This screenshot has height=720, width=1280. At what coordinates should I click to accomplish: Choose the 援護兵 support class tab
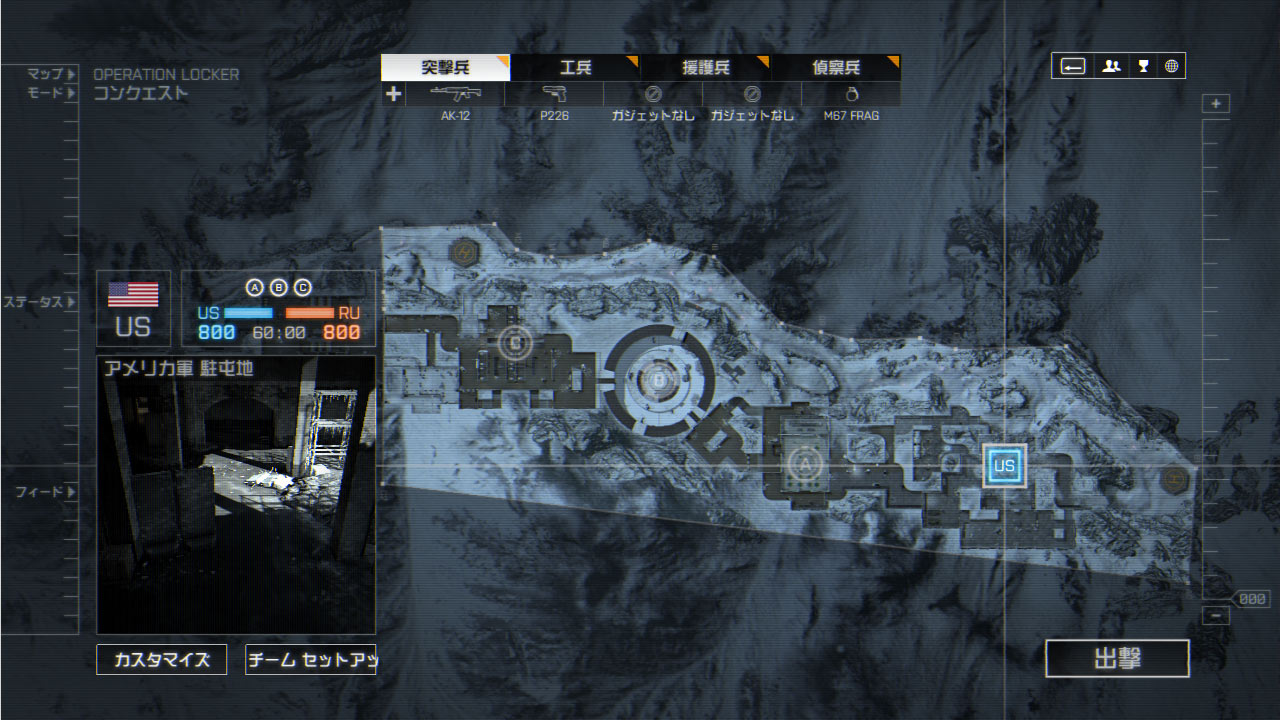pos(706,68)
